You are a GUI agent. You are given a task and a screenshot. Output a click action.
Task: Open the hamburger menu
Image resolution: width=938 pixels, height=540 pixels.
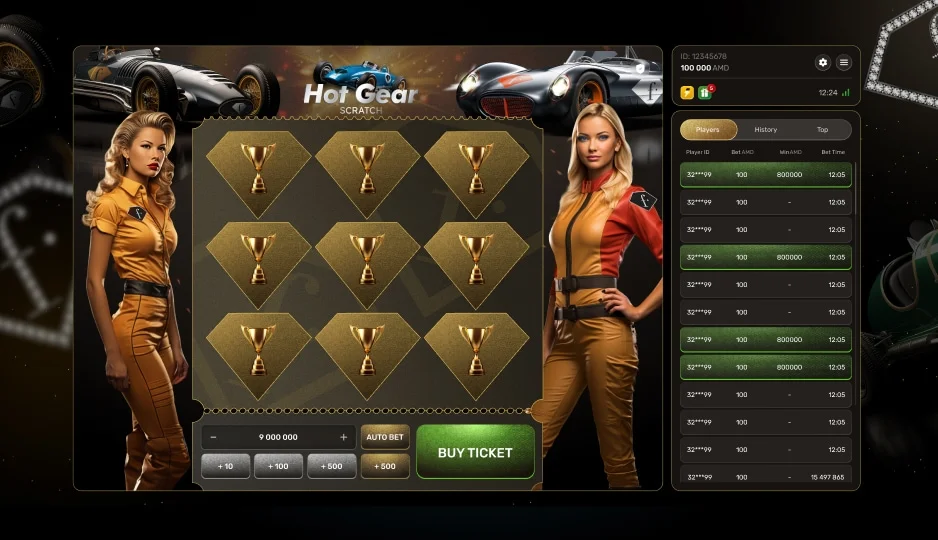click(x=844, y=62)
